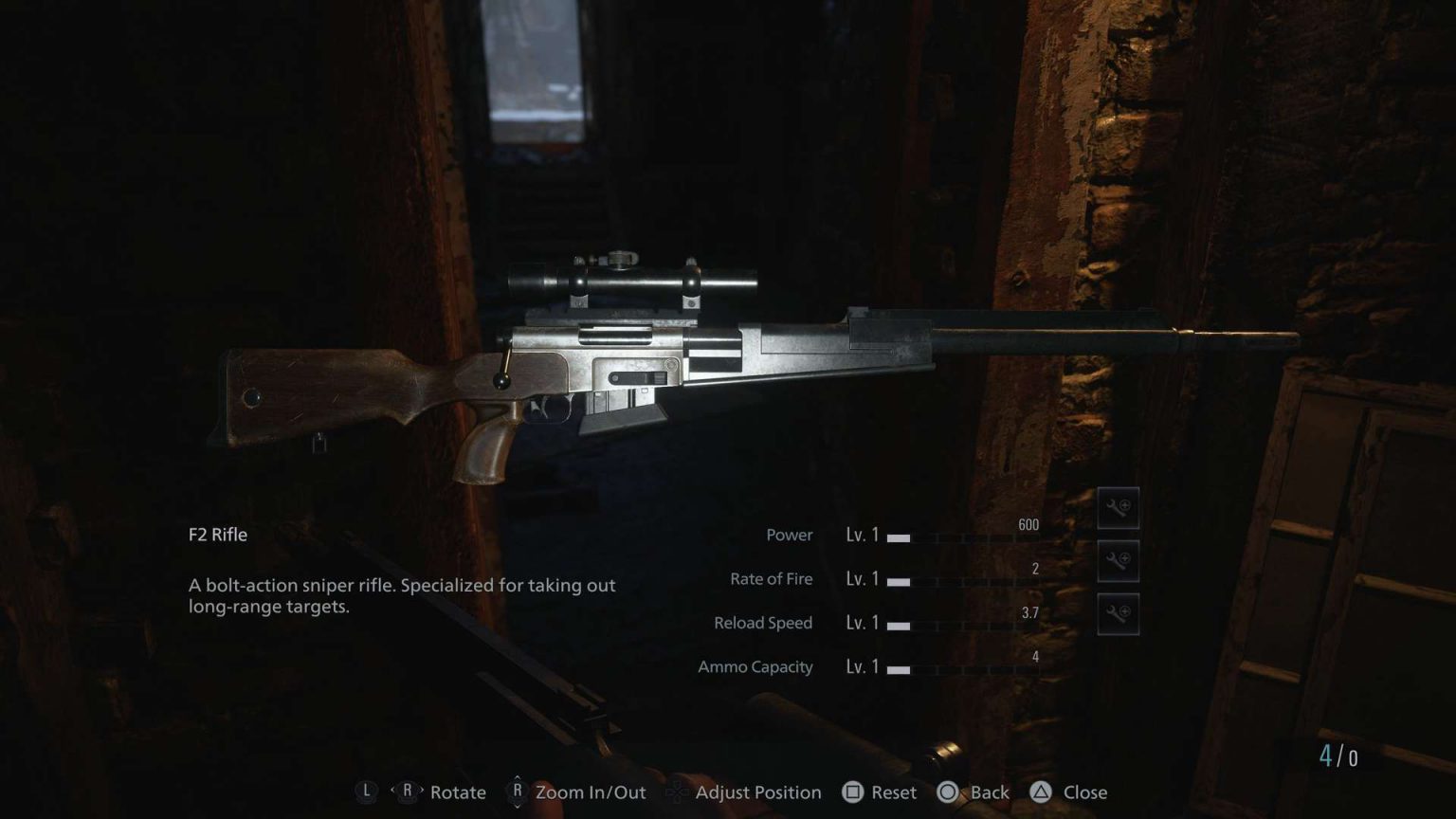Click the bottom wrench upgrade icon

click(x=1118, y=612)
